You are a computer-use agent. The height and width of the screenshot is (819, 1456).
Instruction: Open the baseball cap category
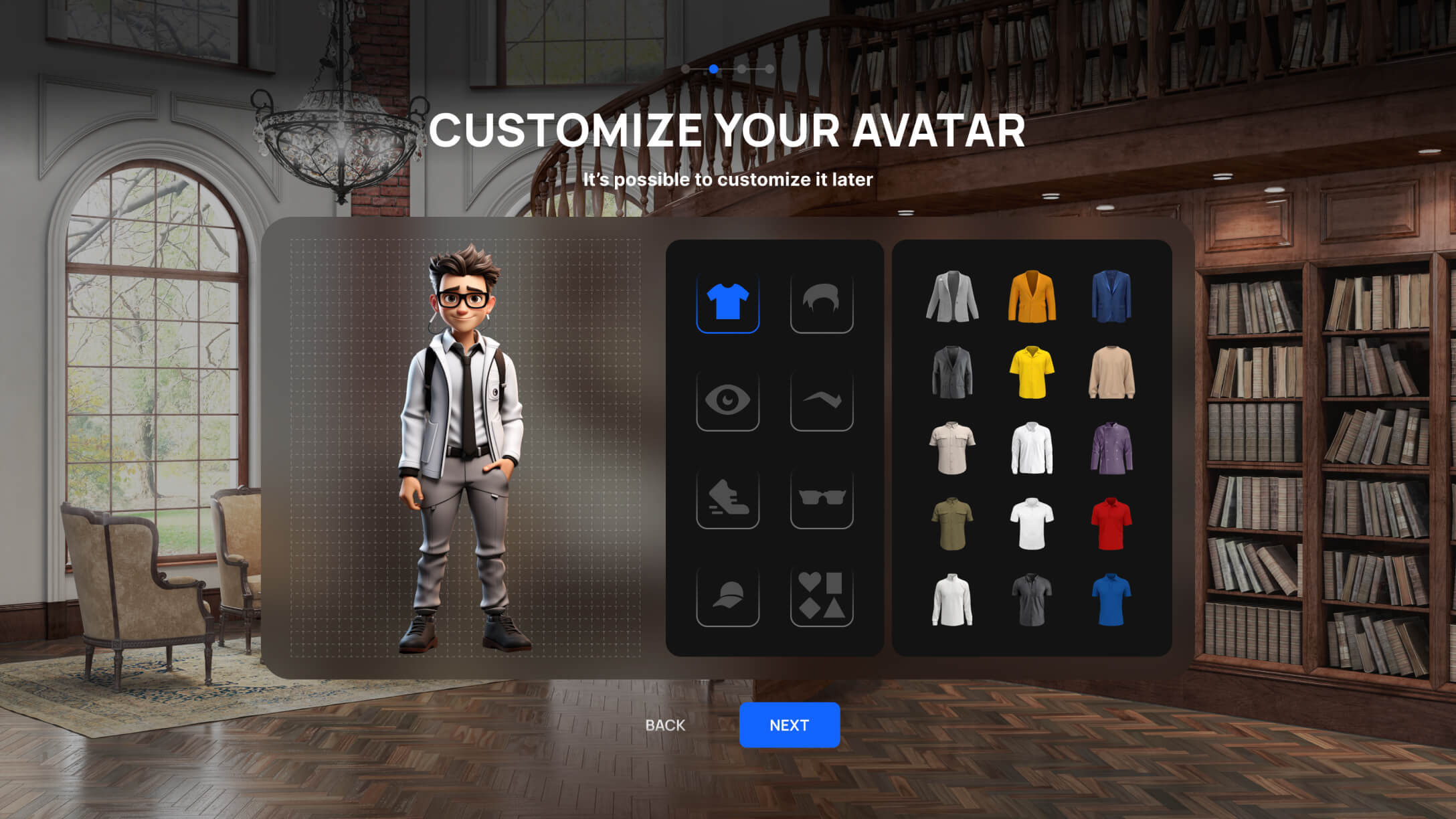click(727, 596)
